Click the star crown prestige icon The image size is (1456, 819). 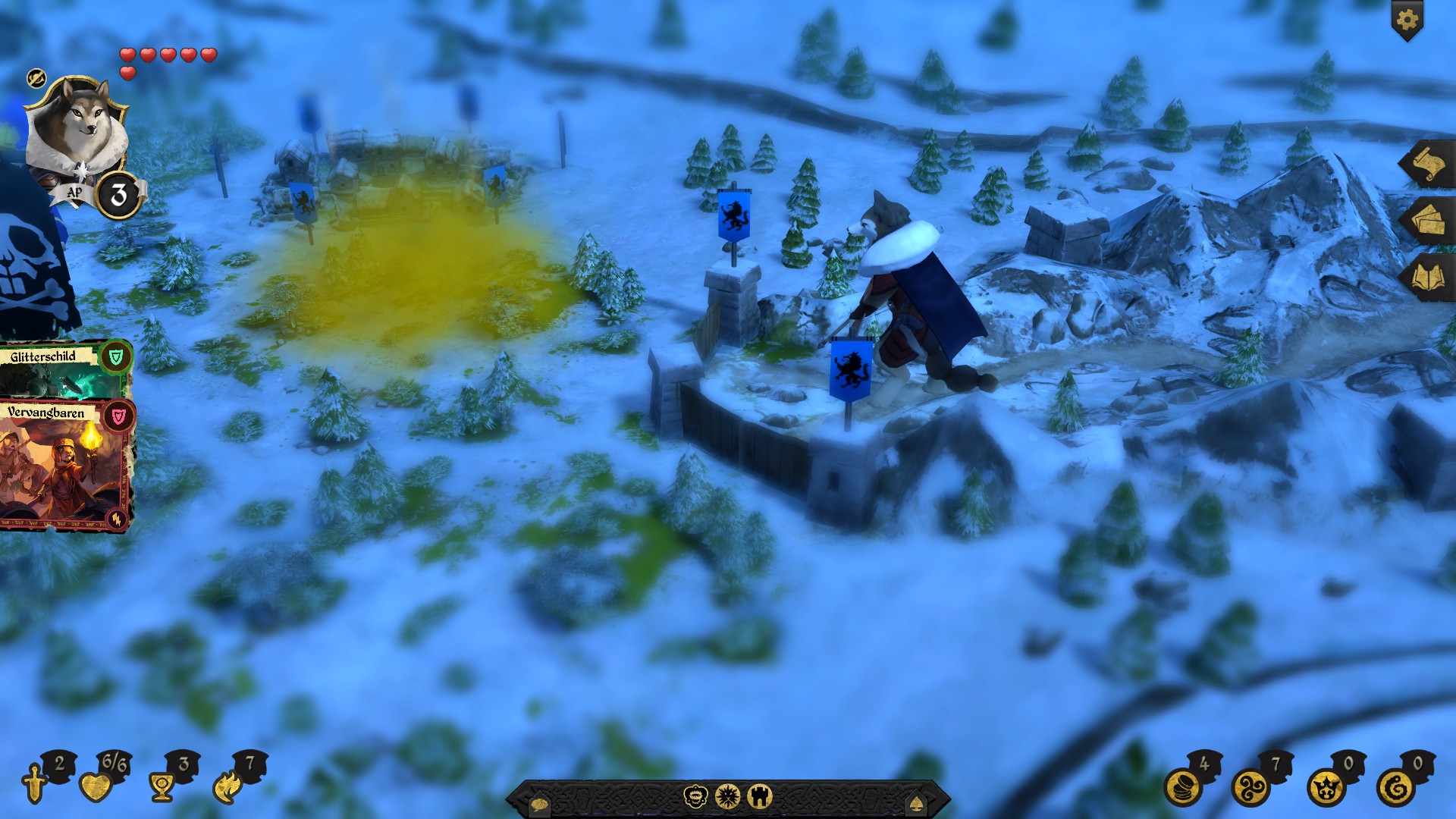[1326, 787]
